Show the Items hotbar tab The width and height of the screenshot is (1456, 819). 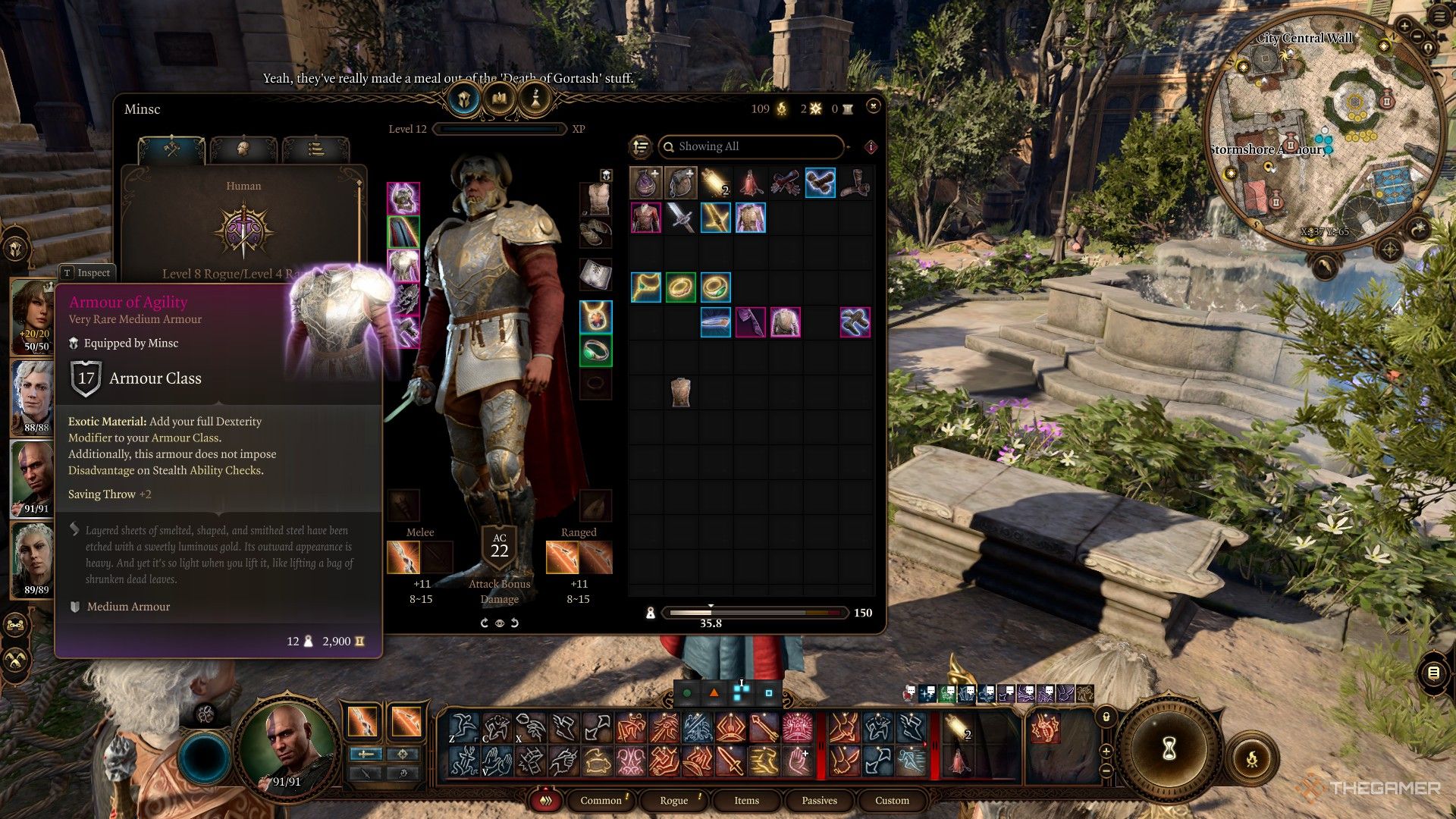[746, 800]
